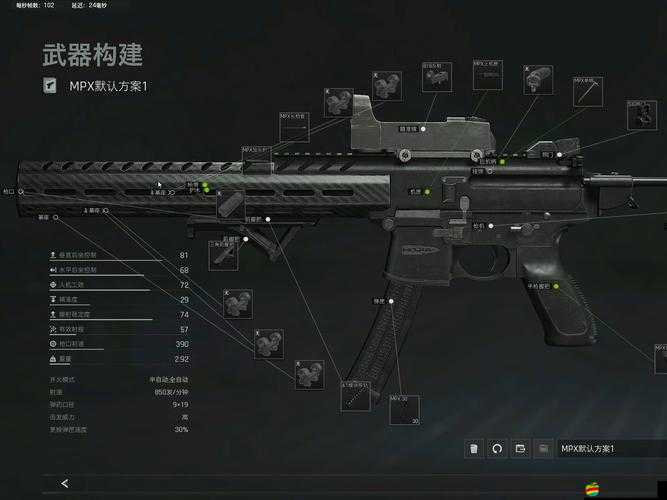Click the trash can delete button
The width and height of the screenshot is (667, 500).
coord(474,449)
